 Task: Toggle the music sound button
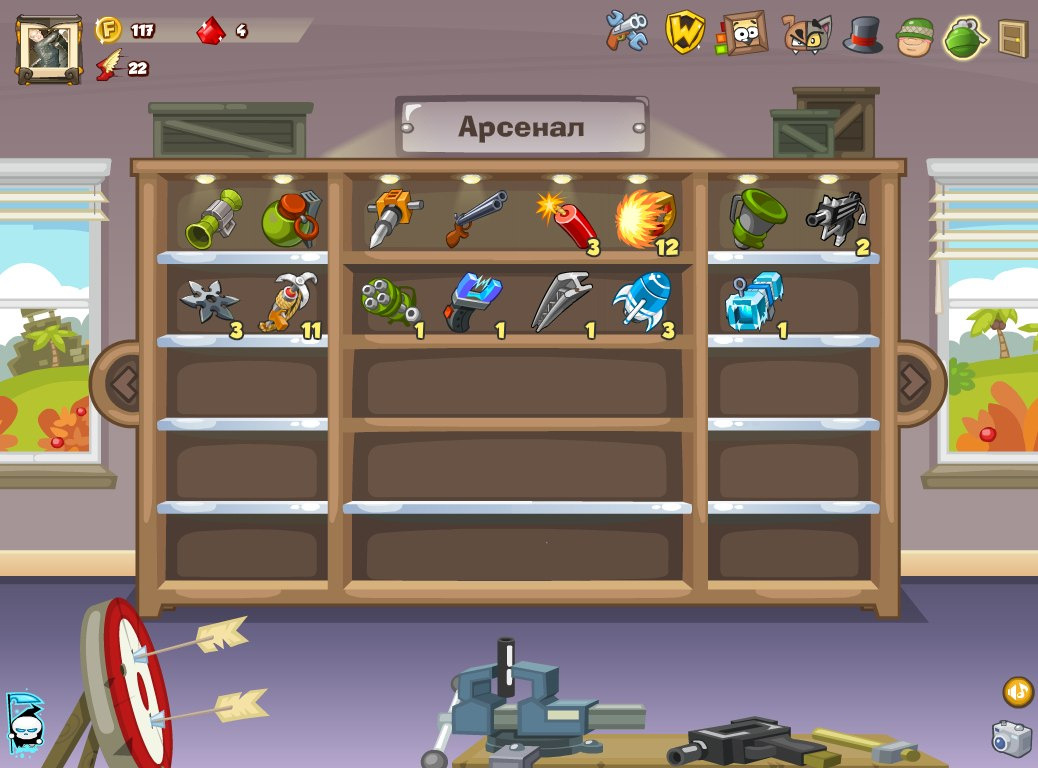tap(1018, 691)
